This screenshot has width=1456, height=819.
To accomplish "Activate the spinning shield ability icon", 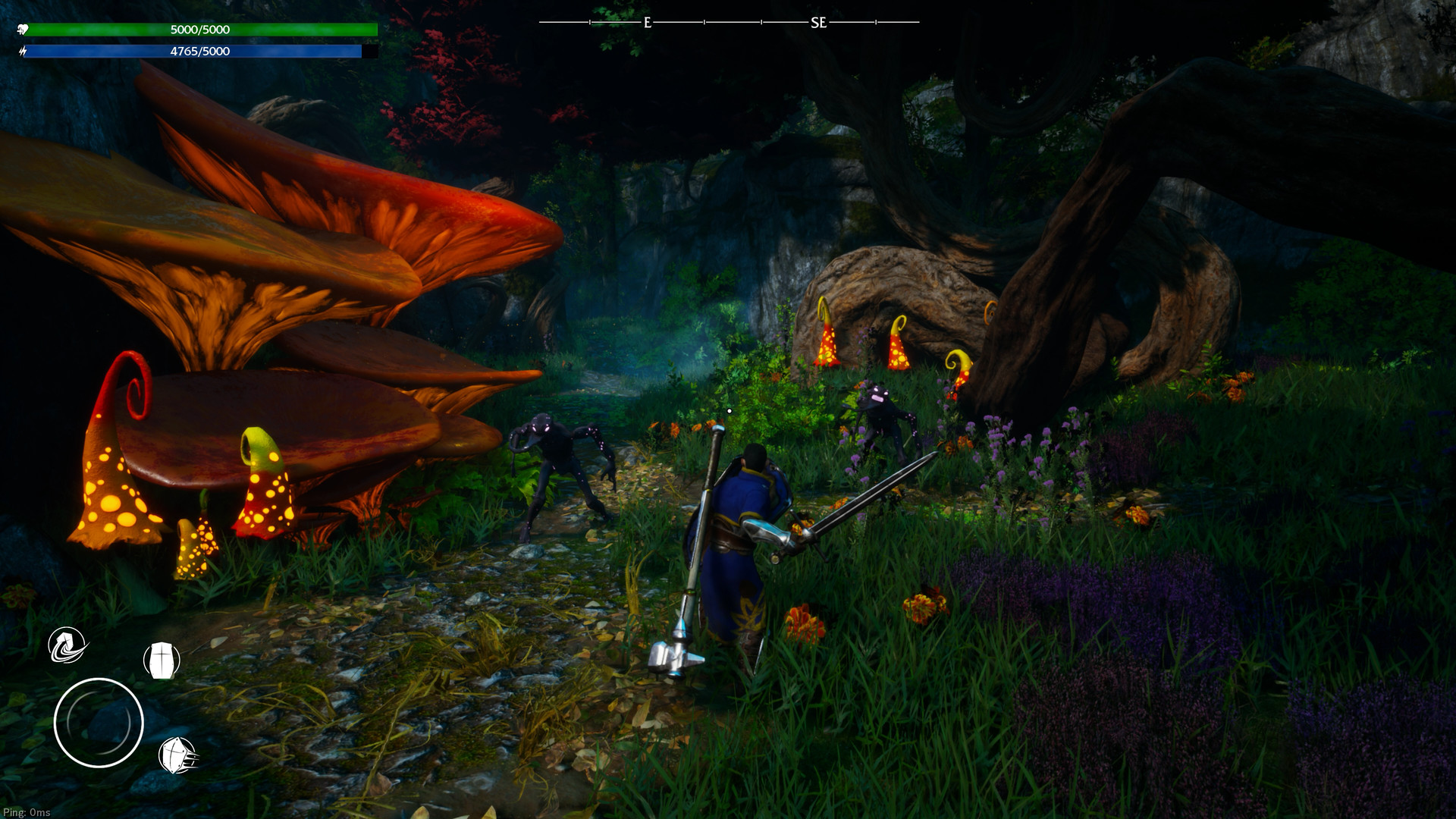I will (67, 646).
